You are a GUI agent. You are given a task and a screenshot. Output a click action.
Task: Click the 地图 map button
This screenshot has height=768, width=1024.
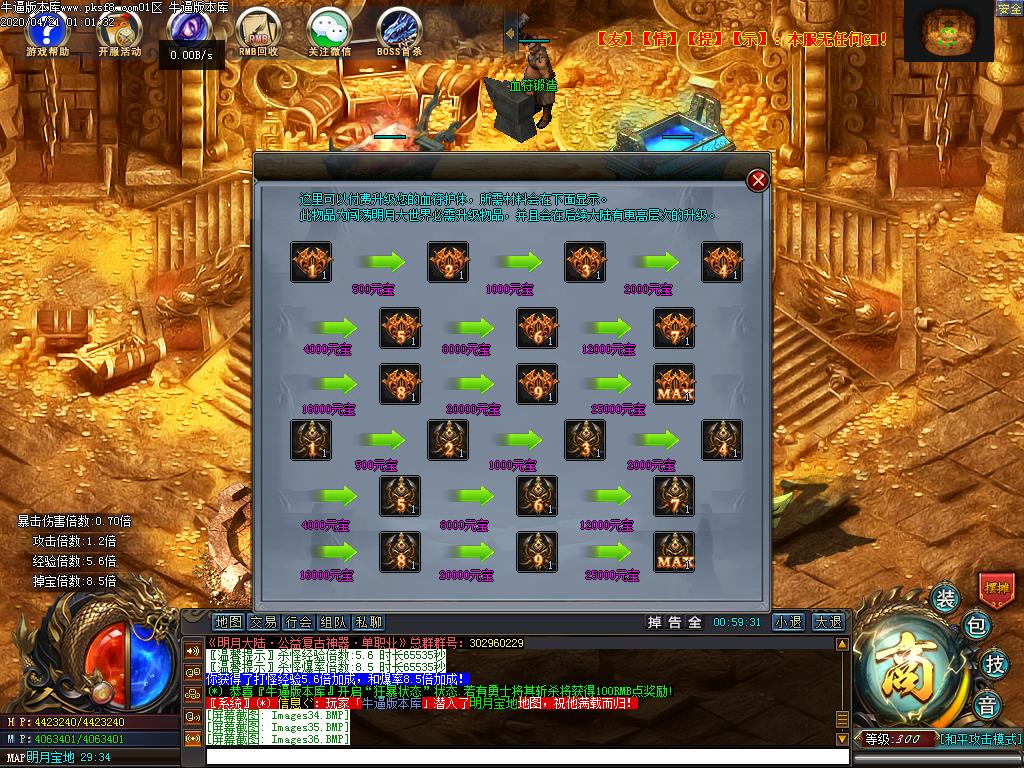[x=229, y=622]
